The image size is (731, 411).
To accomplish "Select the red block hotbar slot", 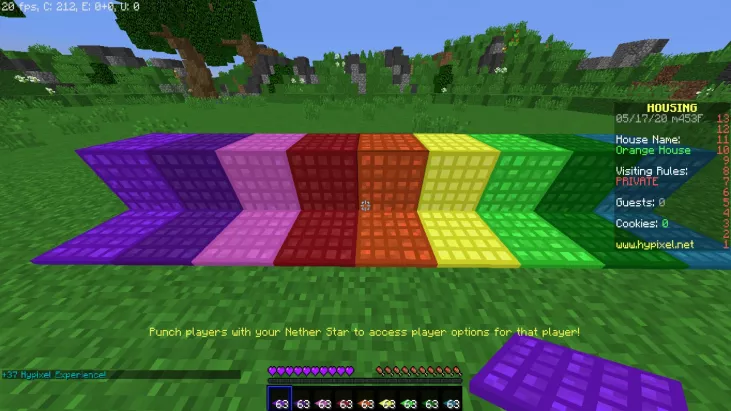I will pos(345,400).
